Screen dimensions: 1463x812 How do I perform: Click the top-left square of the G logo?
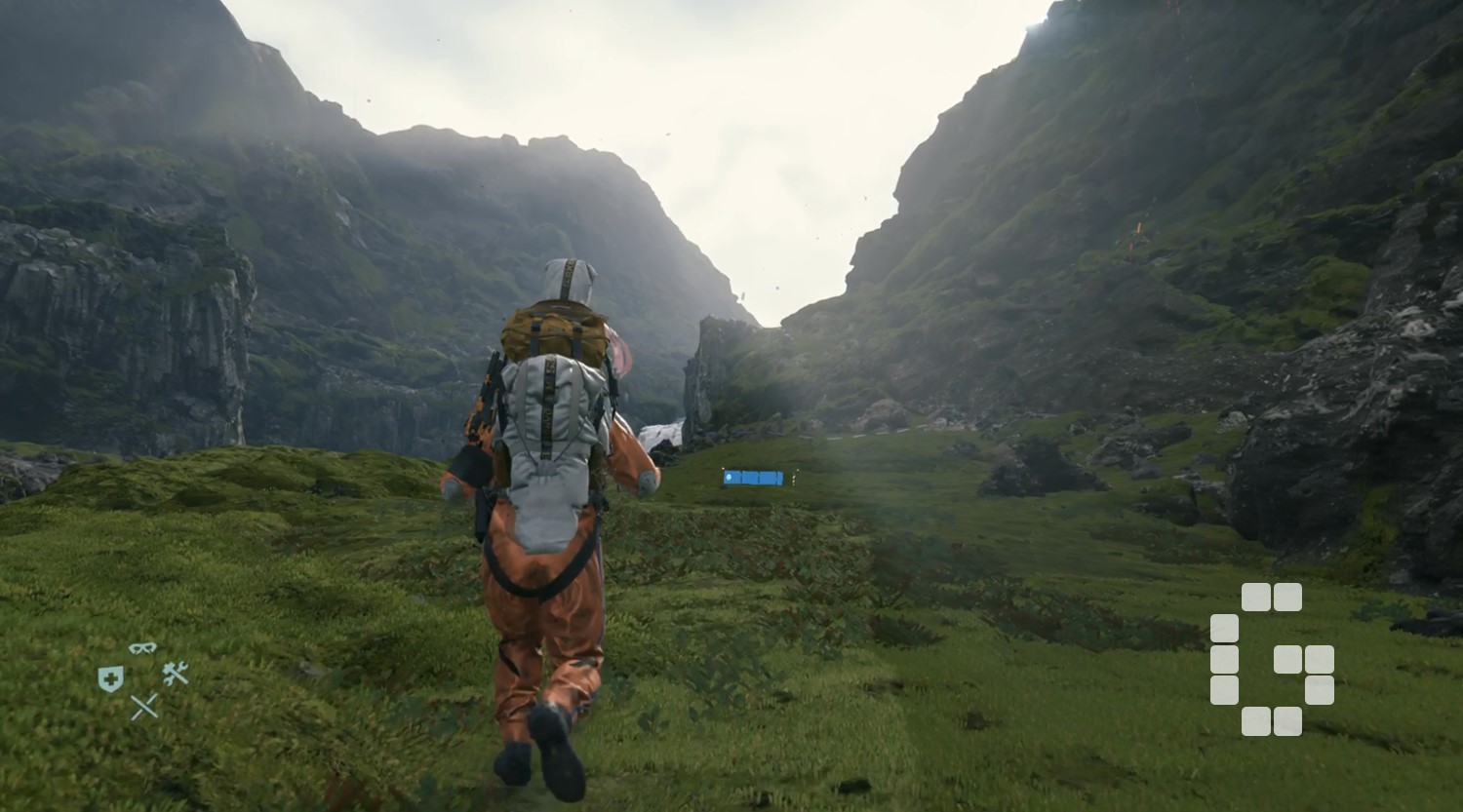tap(1255, 597)
